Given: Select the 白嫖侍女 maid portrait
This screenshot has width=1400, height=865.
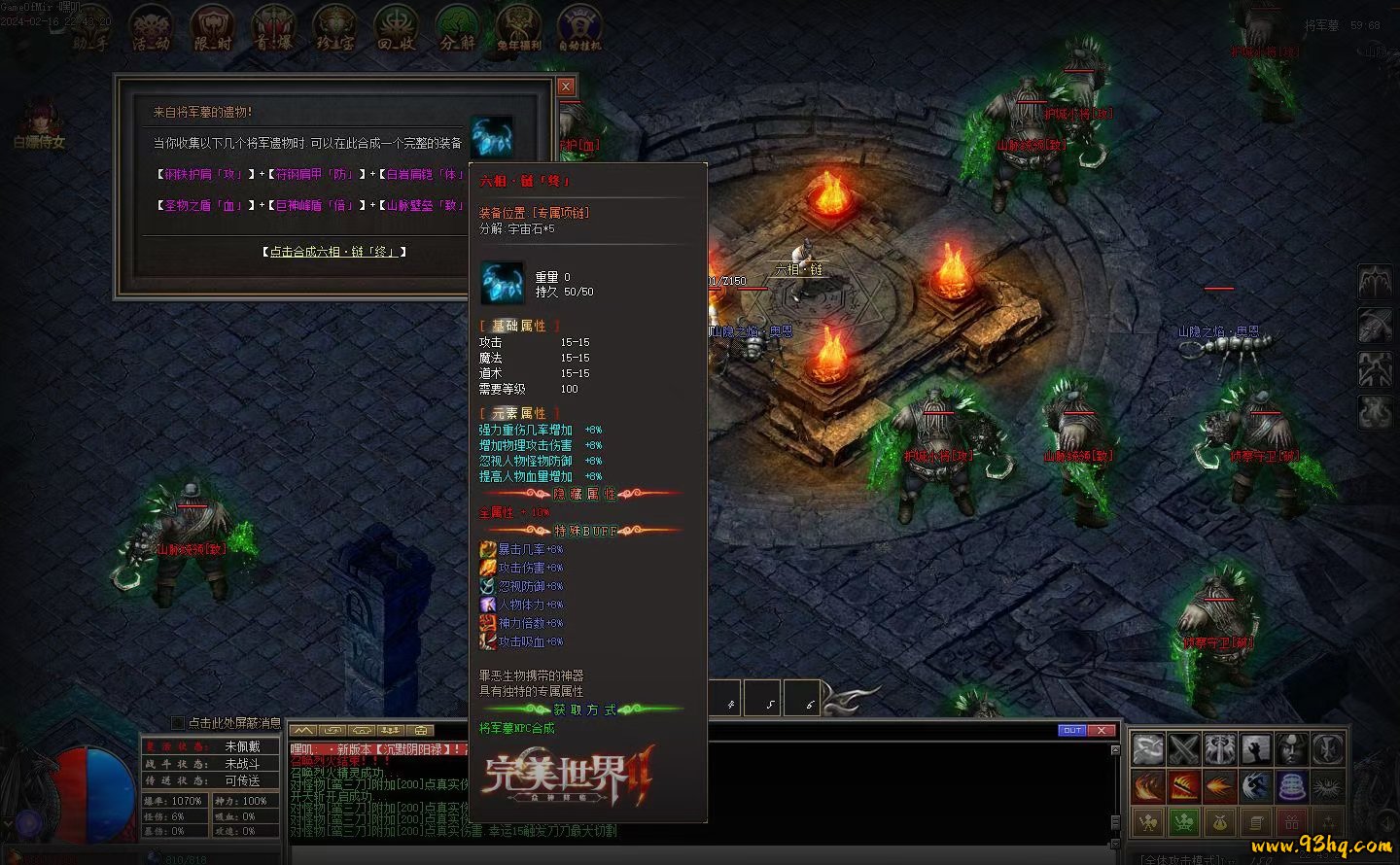Looking at the screenshot, I should coord(40,126).
